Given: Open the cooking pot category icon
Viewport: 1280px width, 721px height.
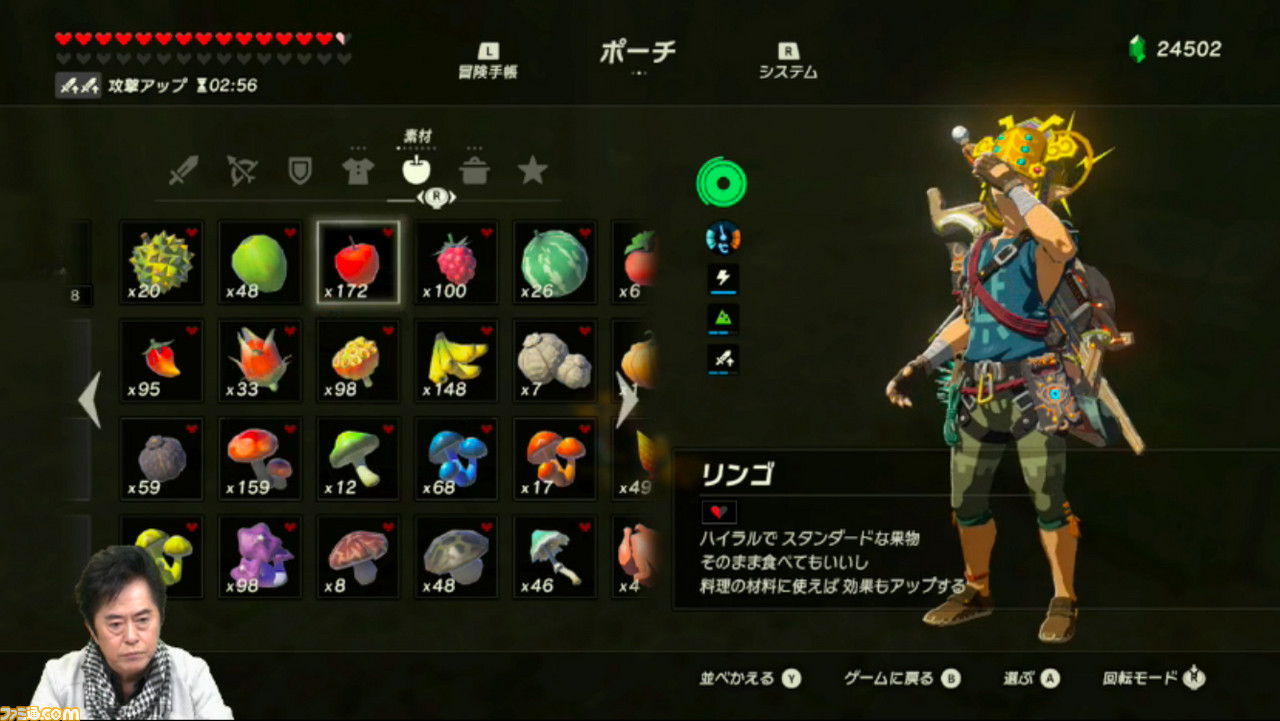Looking at the screenshot, I should coord(475,170).
